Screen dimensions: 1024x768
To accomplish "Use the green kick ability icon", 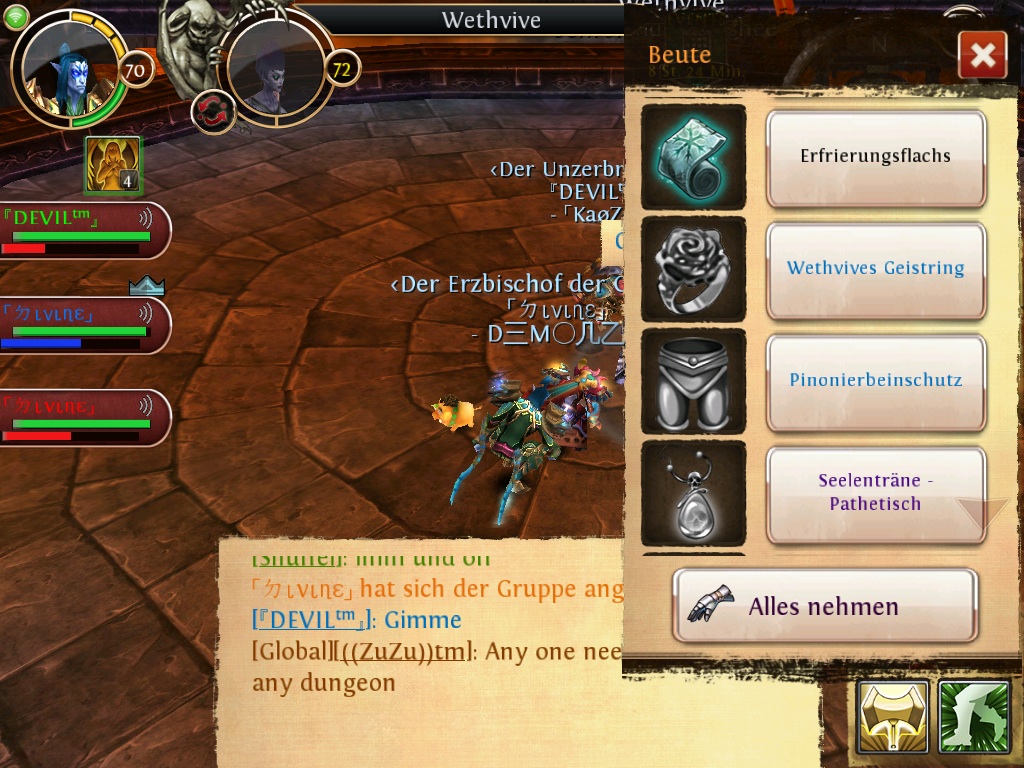I will pyautogui.click(x=973, y=717).
